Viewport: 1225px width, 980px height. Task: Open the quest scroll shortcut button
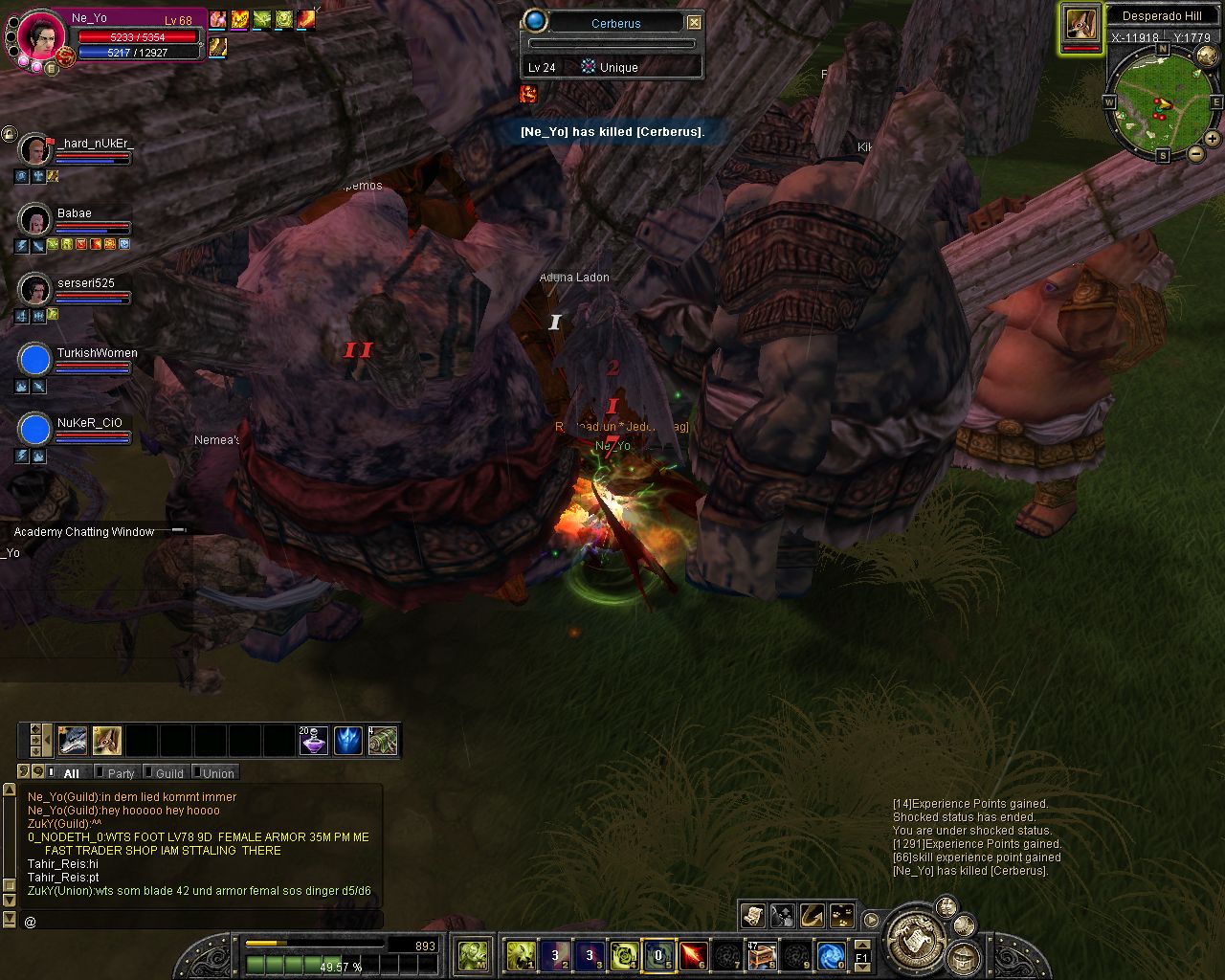click(x=753, y=916)
